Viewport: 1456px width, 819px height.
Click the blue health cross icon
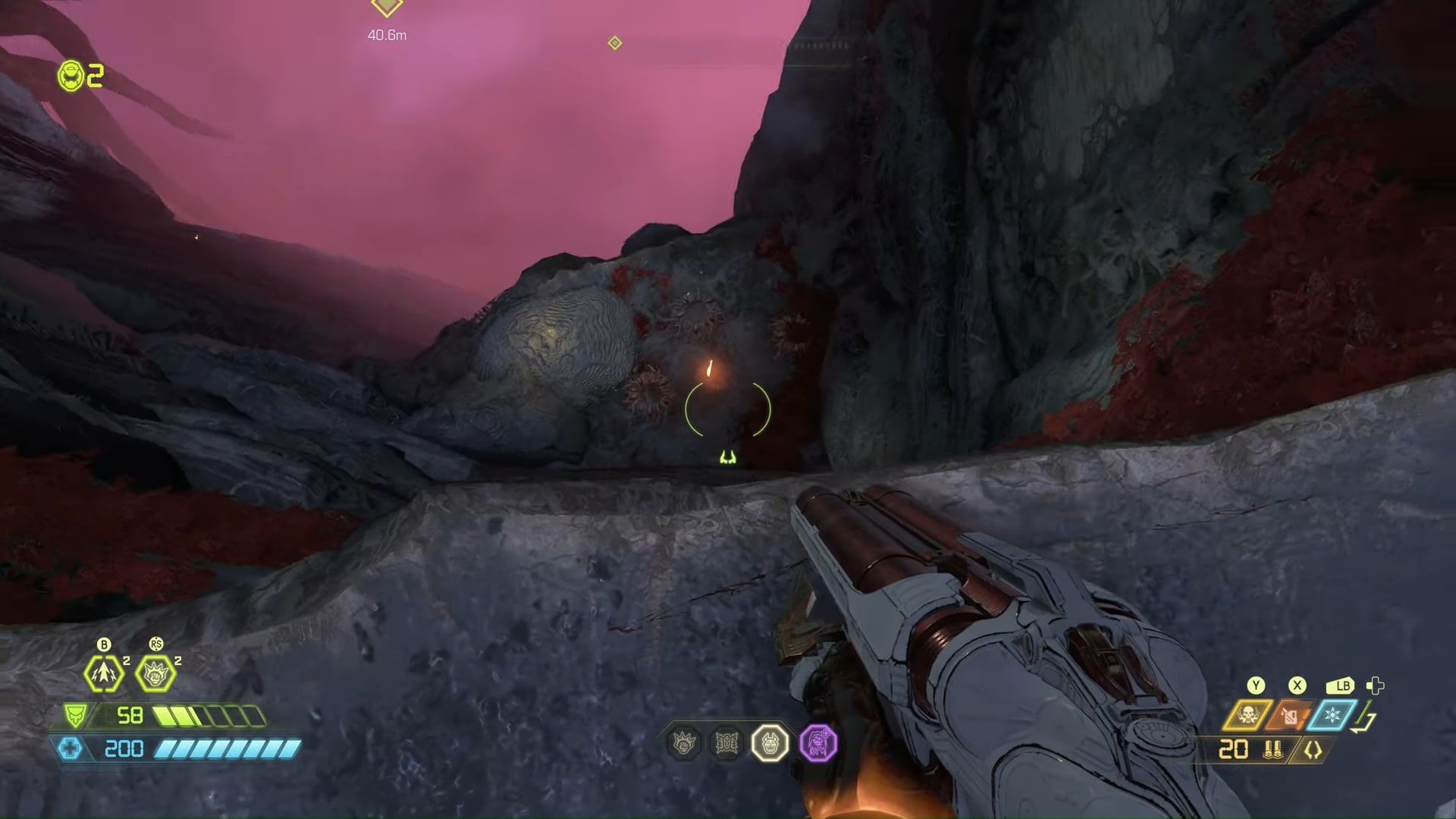tap(70, 749)
